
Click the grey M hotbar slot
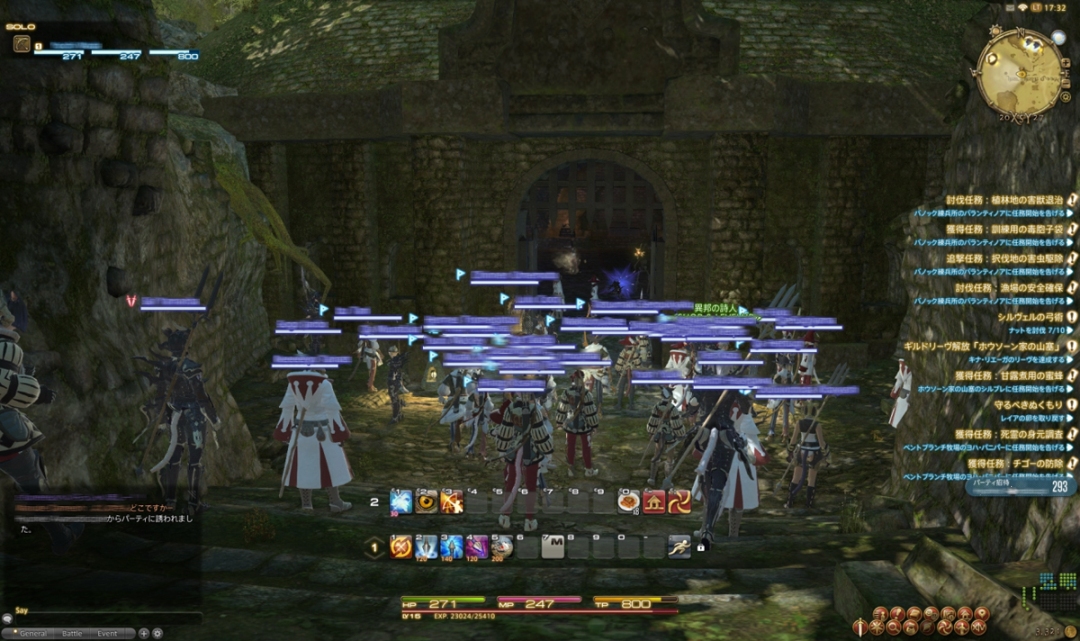(x=553, y=547)
